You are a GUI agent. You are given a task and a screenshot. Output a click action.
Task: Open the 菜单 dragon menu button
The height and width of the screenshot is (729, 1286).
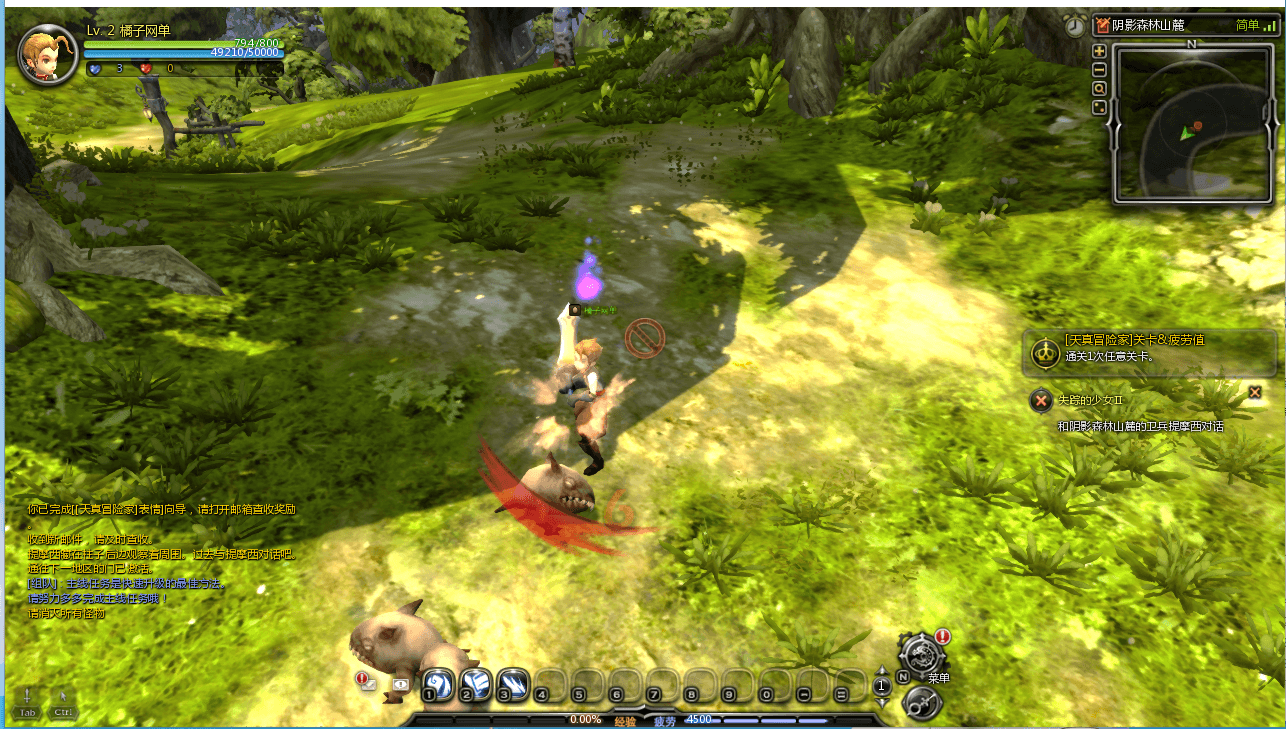click(x=917, y=655)
